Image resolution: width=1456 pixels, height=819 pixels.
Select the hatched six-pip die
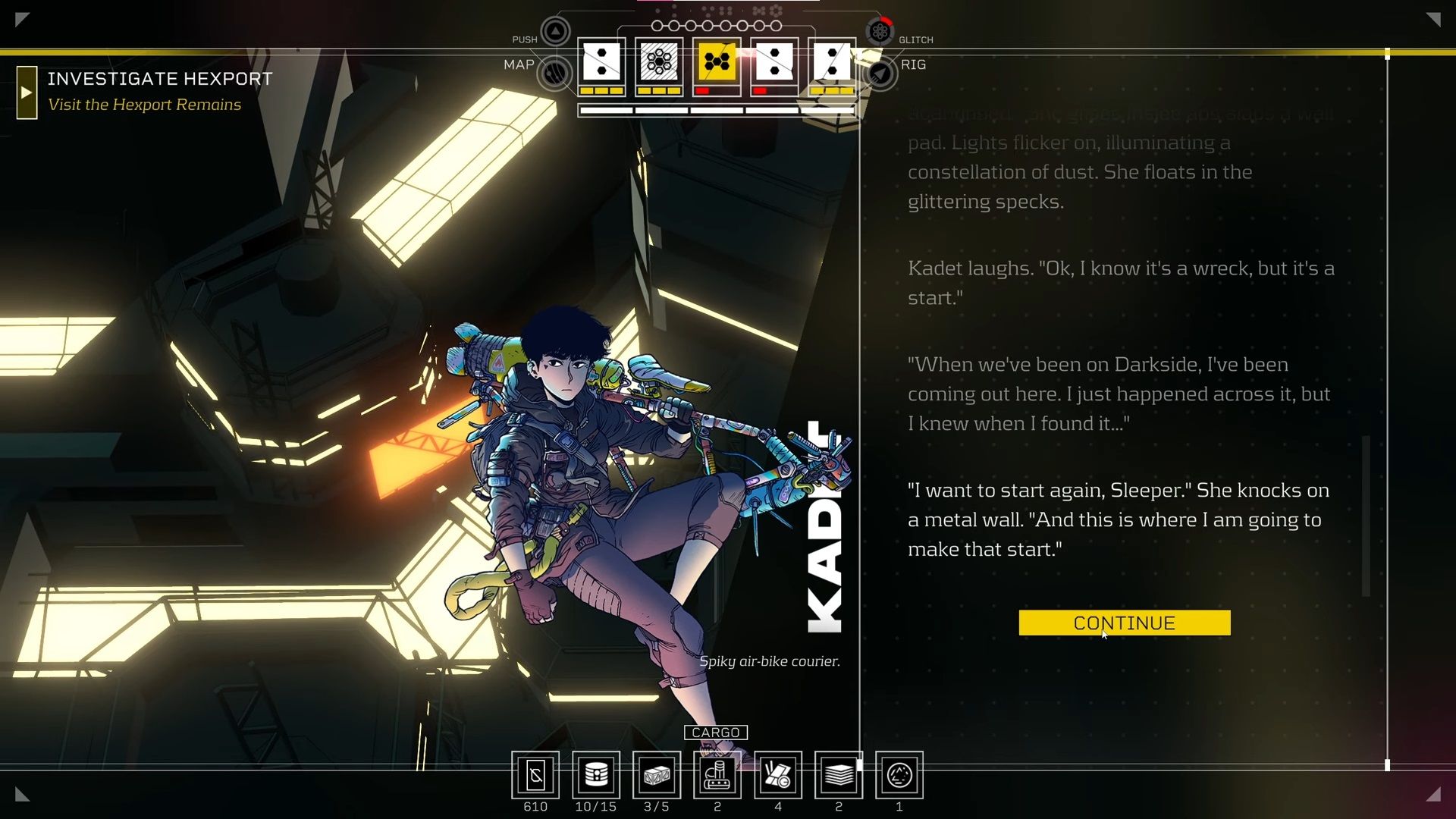click(x=658, y=62)
